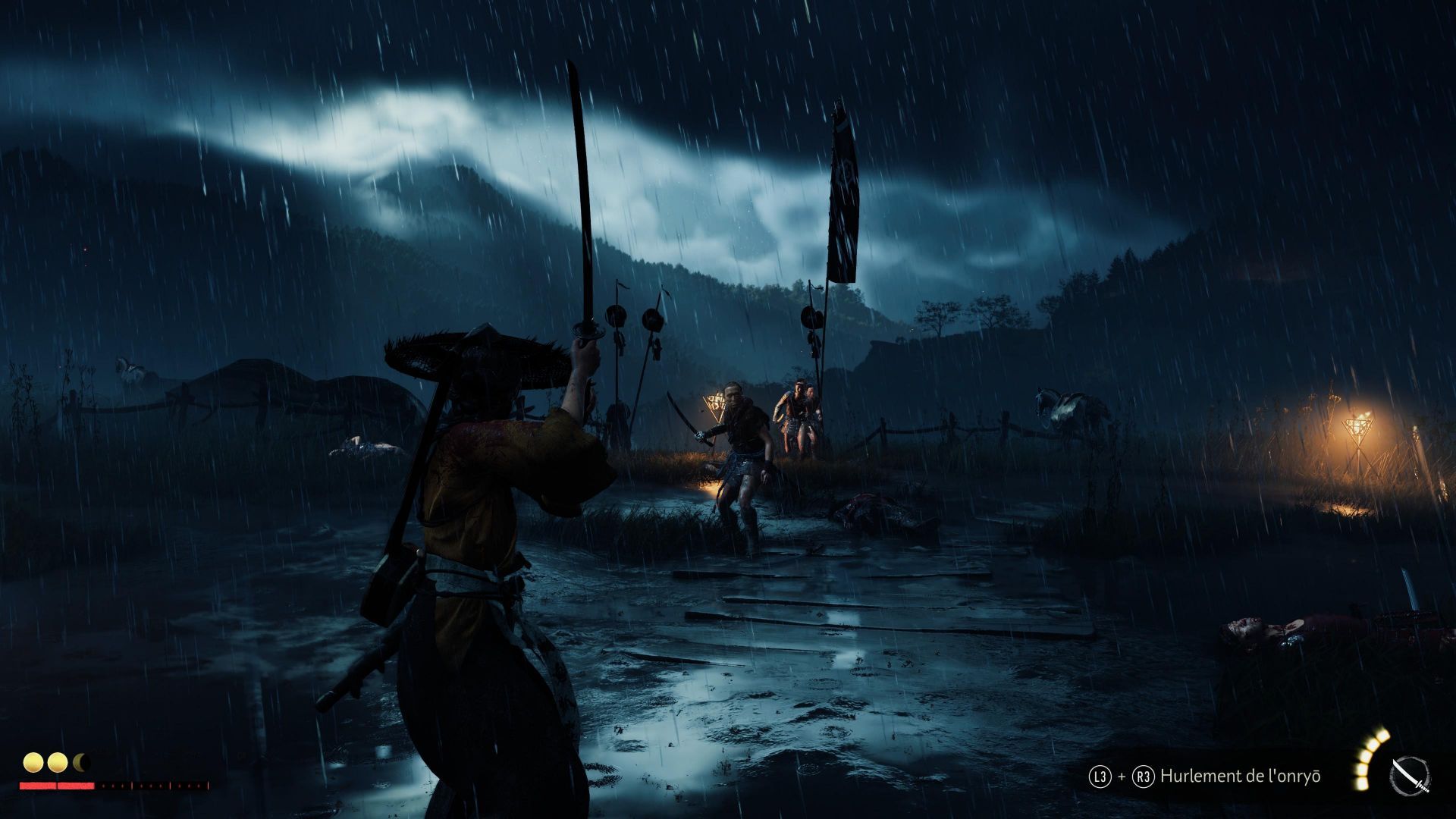This screenshot has height=819, width=1456.
Task: Select the equipped katana weapon icon
Action: (1410, 777)
